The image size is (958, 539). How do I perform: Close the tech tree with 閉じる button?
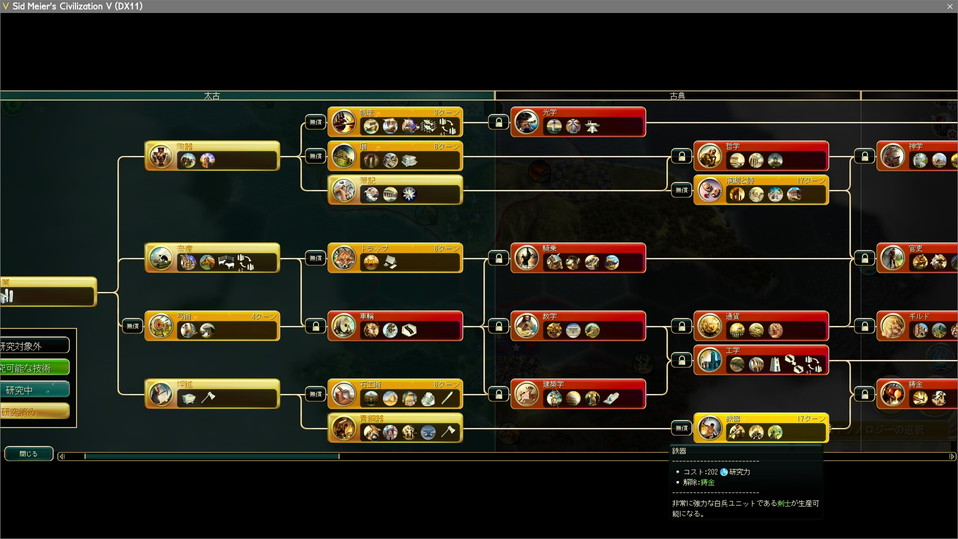[x=28, y=454]
